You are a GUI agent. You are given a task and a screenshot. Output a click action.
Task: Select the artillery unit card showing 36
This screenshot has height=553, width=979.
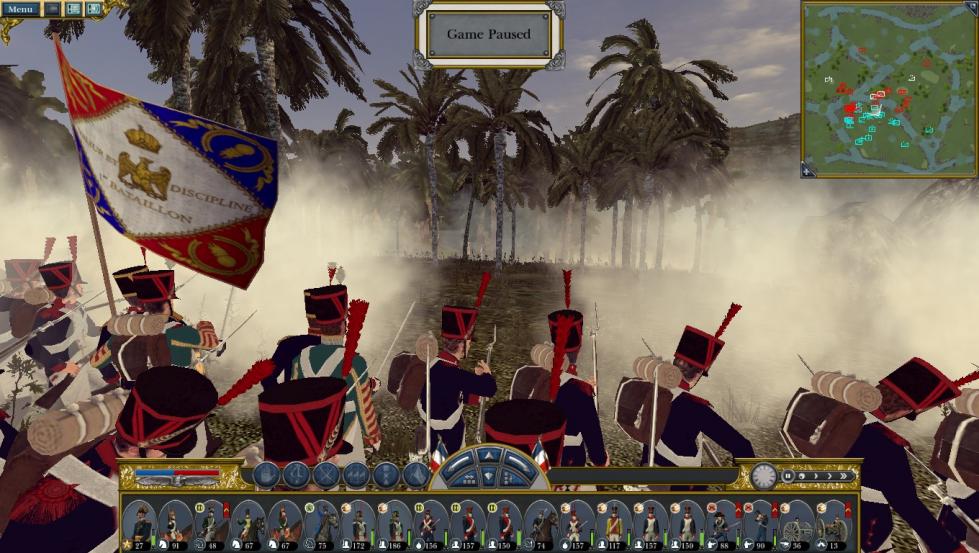click(796, 522)
